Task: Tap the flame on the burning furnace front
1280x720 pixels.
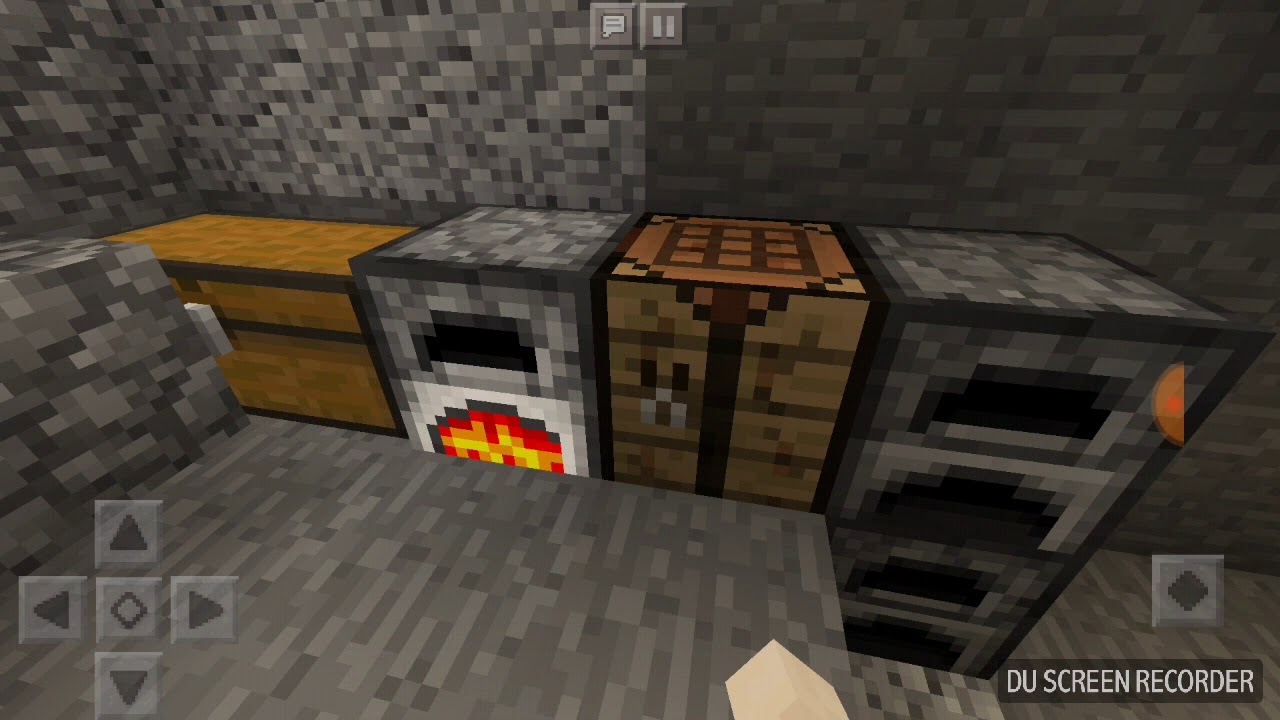Action: [x=500, y=440]
